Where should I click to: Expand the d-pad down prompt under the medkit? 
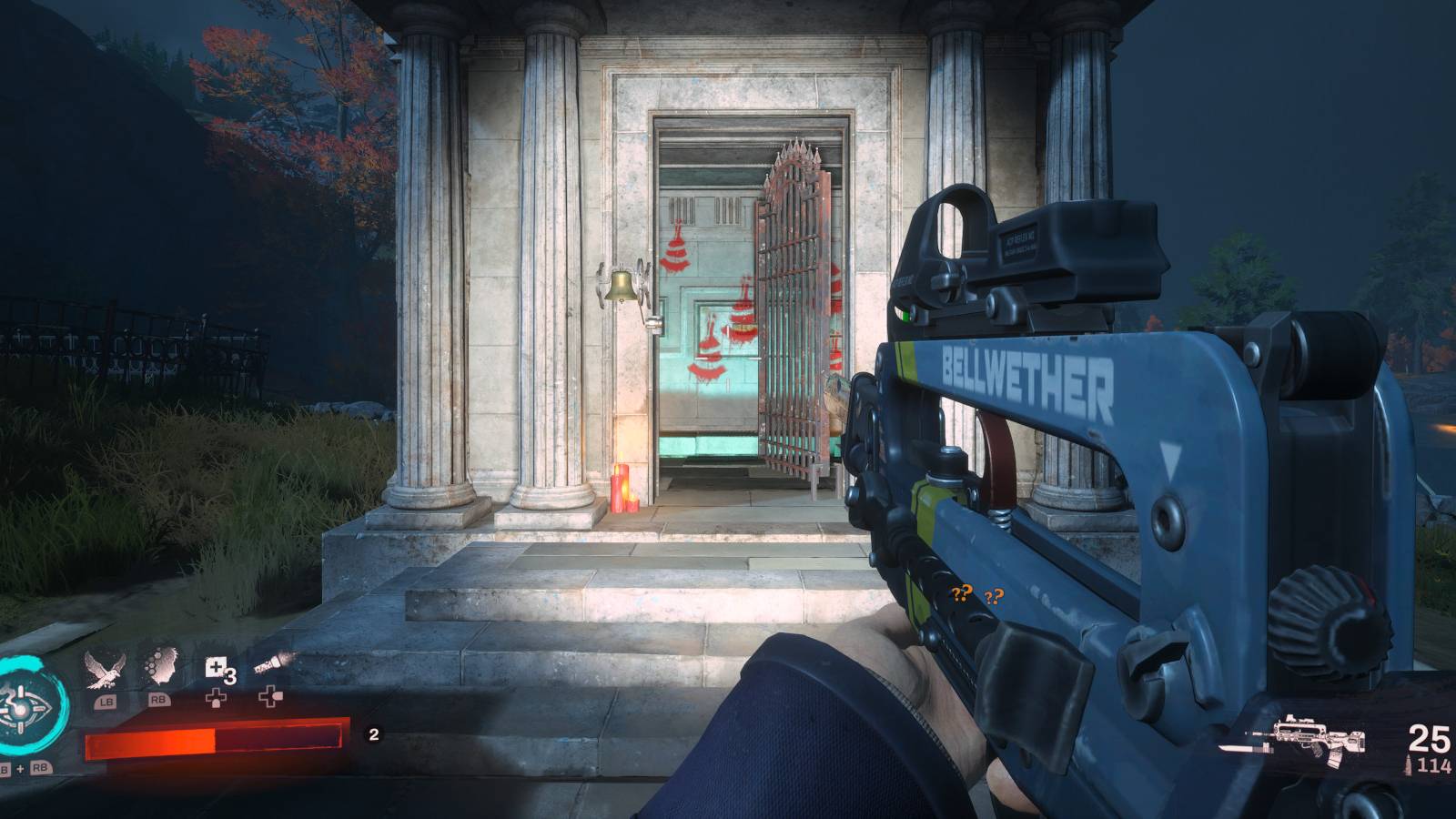tap(217, 699)
